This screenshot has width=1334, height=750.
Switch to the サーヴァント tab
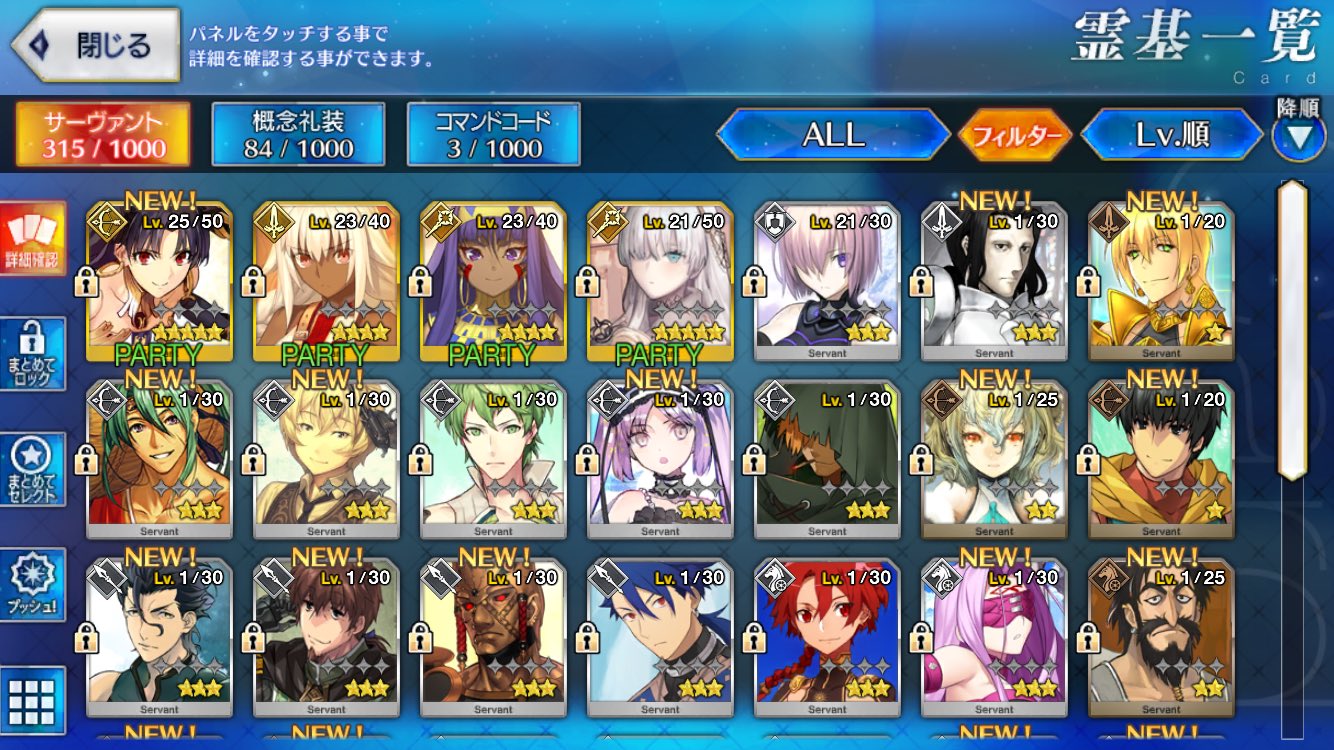click(x=103, y=135)
